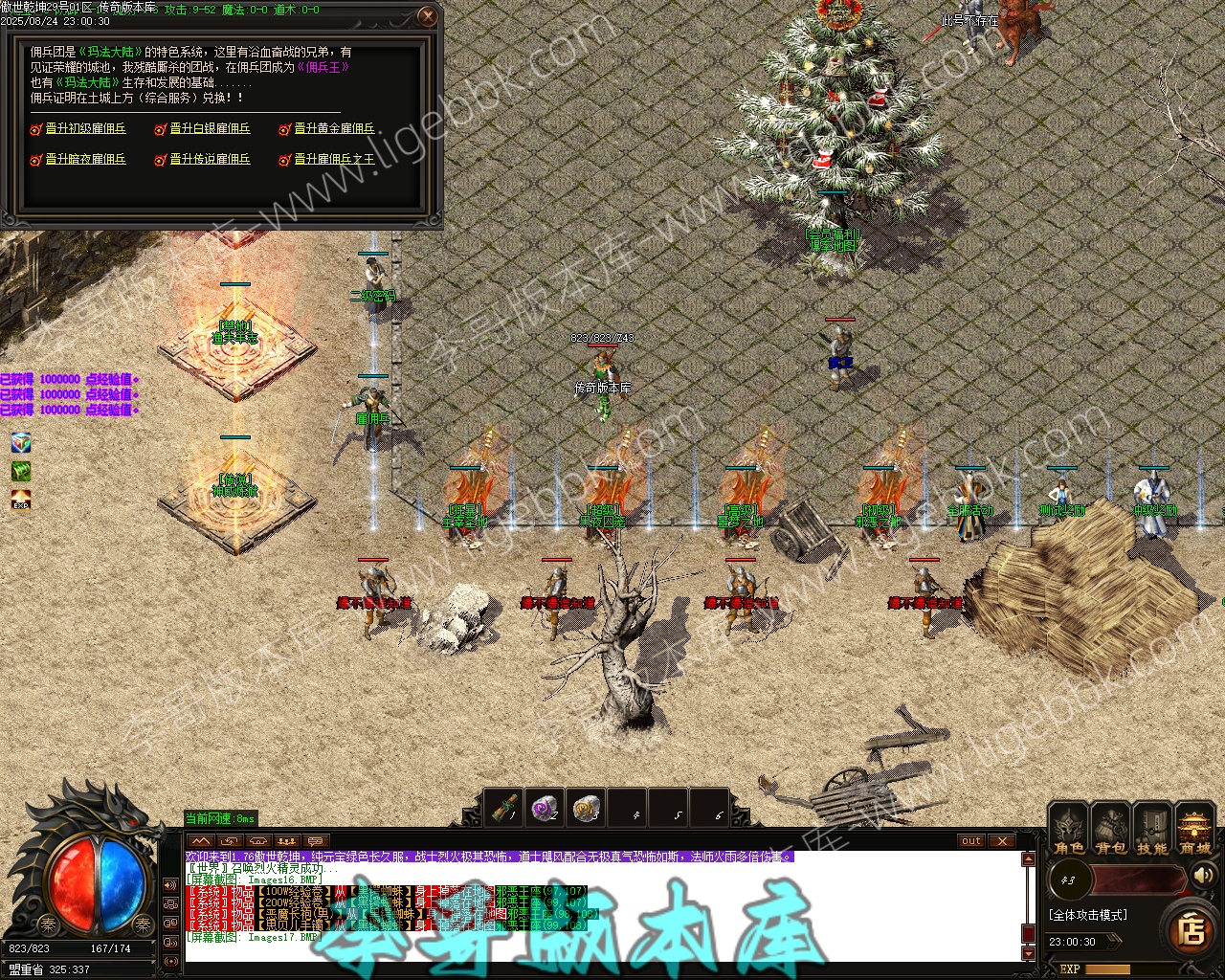Pick the 晋升黄金雇佣兵 option
Screen dimensions: 1225x980
(334, 128)
